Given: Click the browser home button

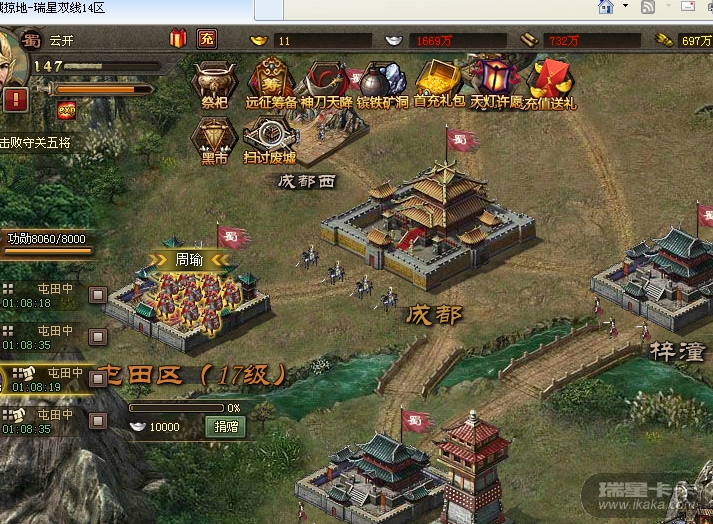Looking at the screenshot, I should pyautogui.click(x=605, y=8).
